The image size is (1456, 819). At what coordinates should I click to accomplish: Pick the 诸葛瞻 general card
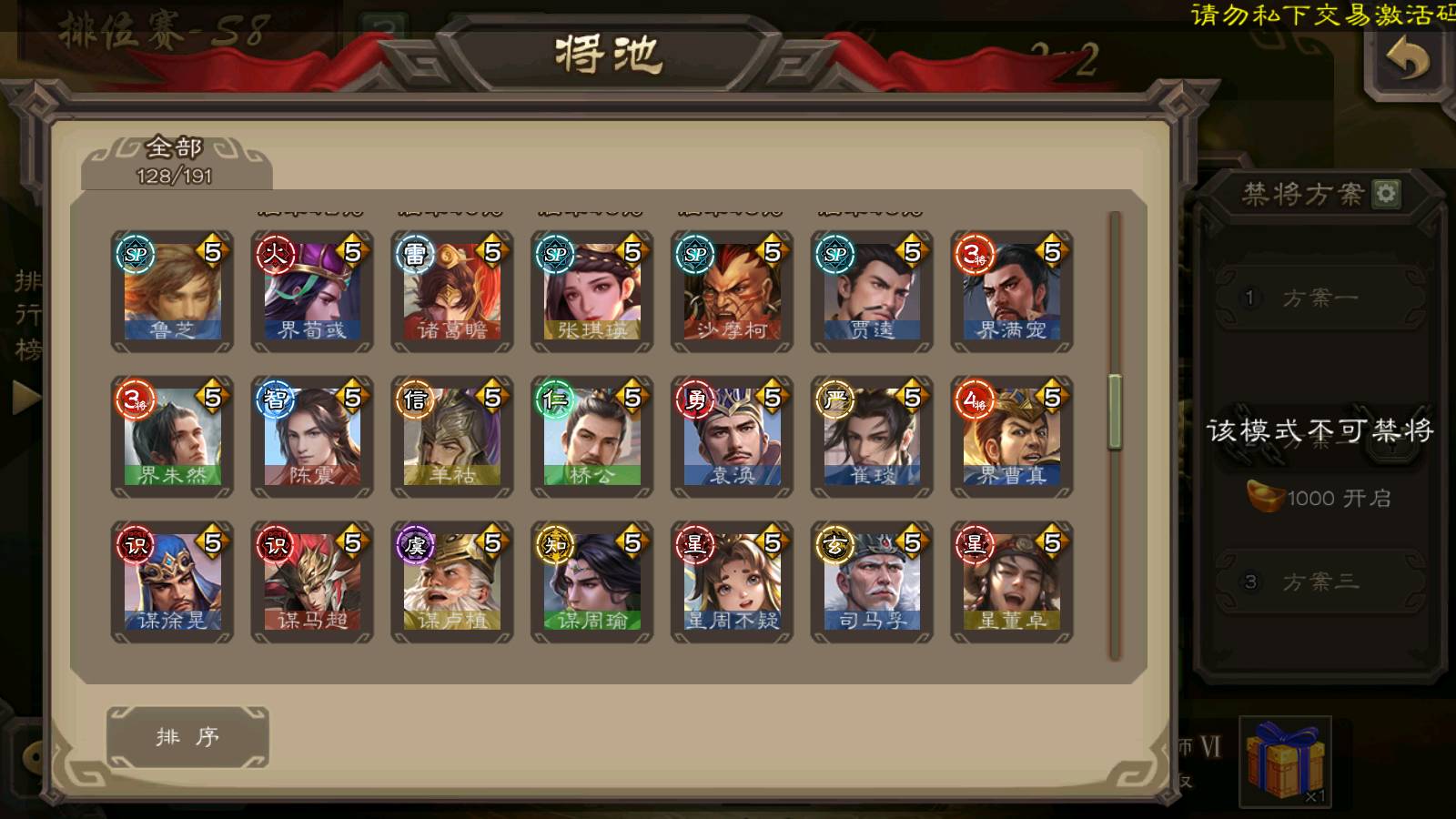click(452, 291)
